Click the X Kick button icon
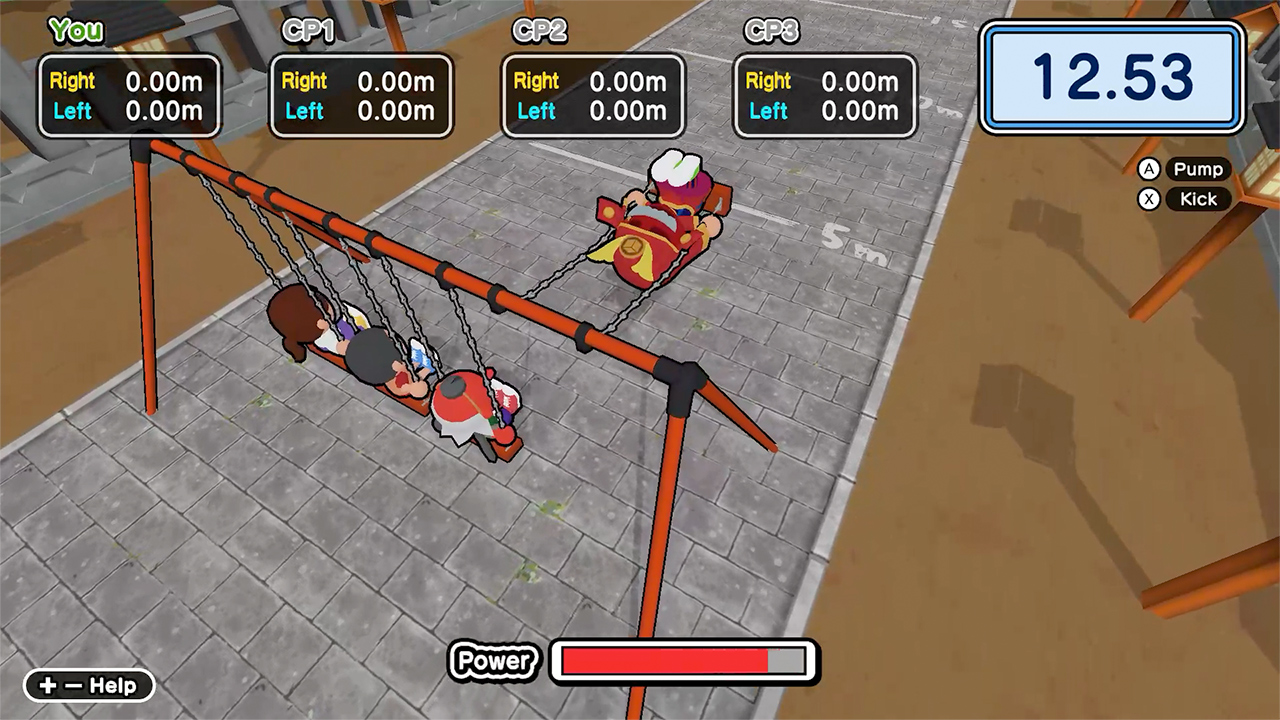The image size is (1280, 720). coord(1149,199)
